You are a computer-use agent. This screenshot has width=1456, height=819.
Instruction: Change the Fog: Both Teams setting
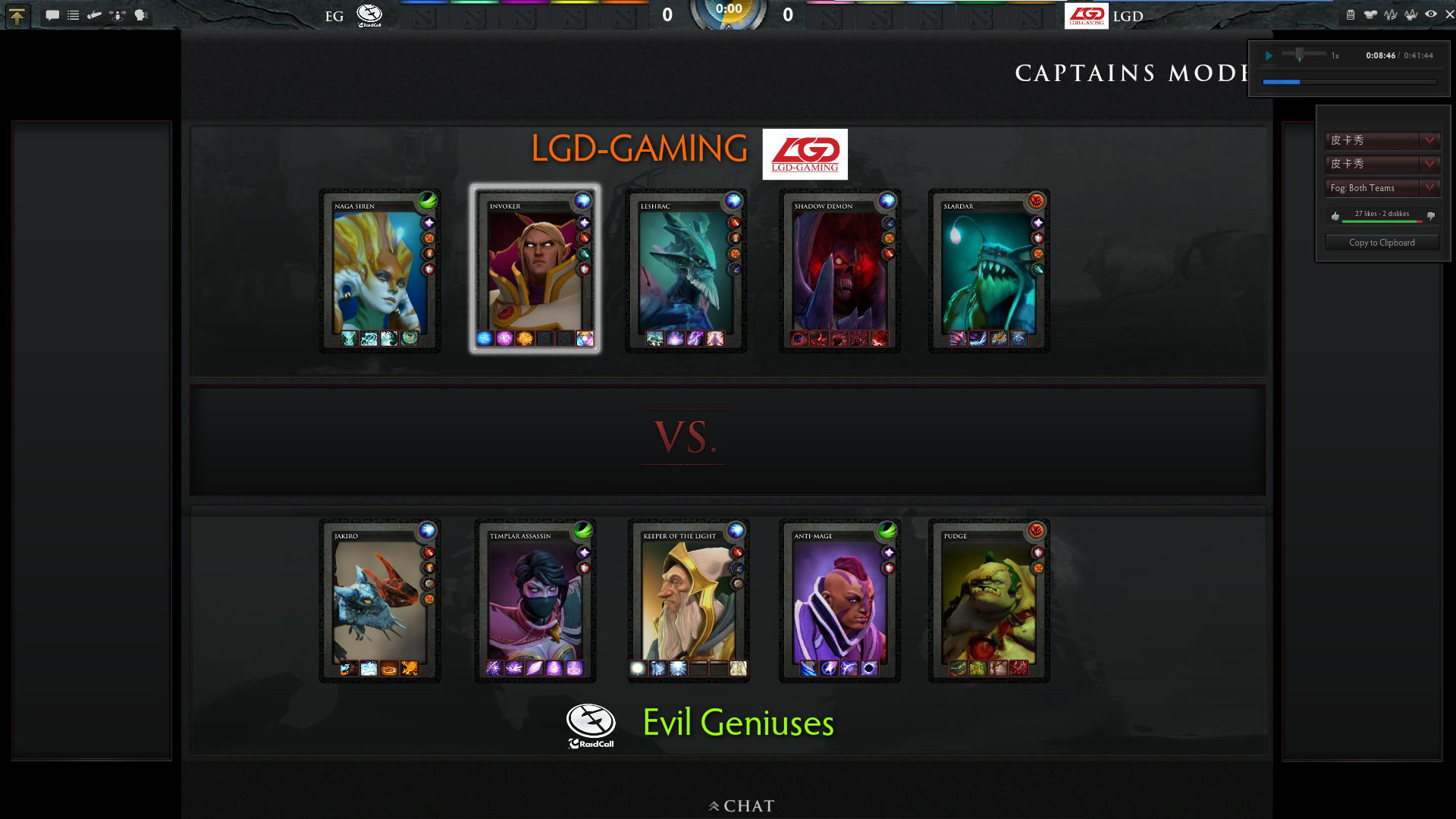(1382, 188)
